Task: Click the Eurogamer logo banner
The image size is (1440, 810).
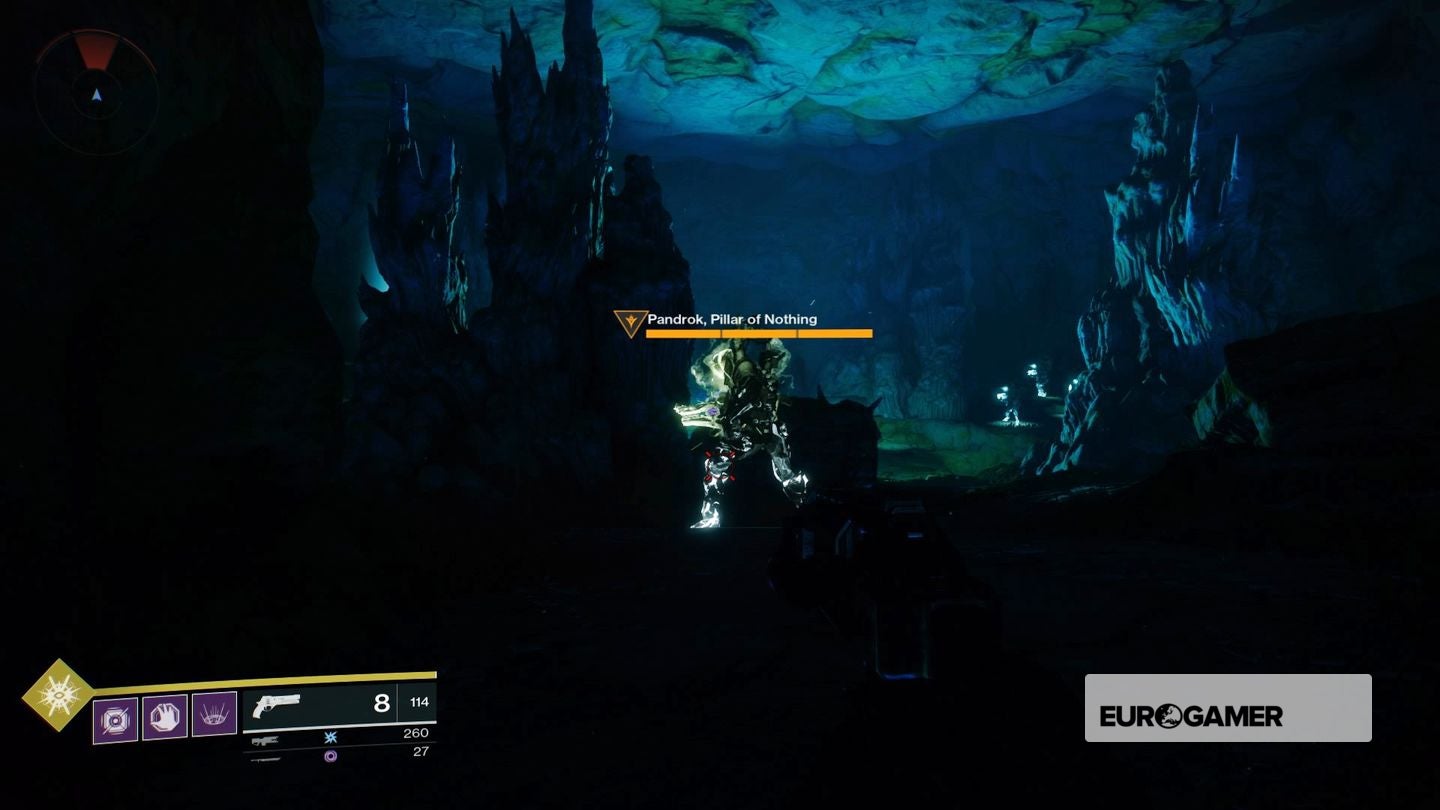Action: 1227,707
